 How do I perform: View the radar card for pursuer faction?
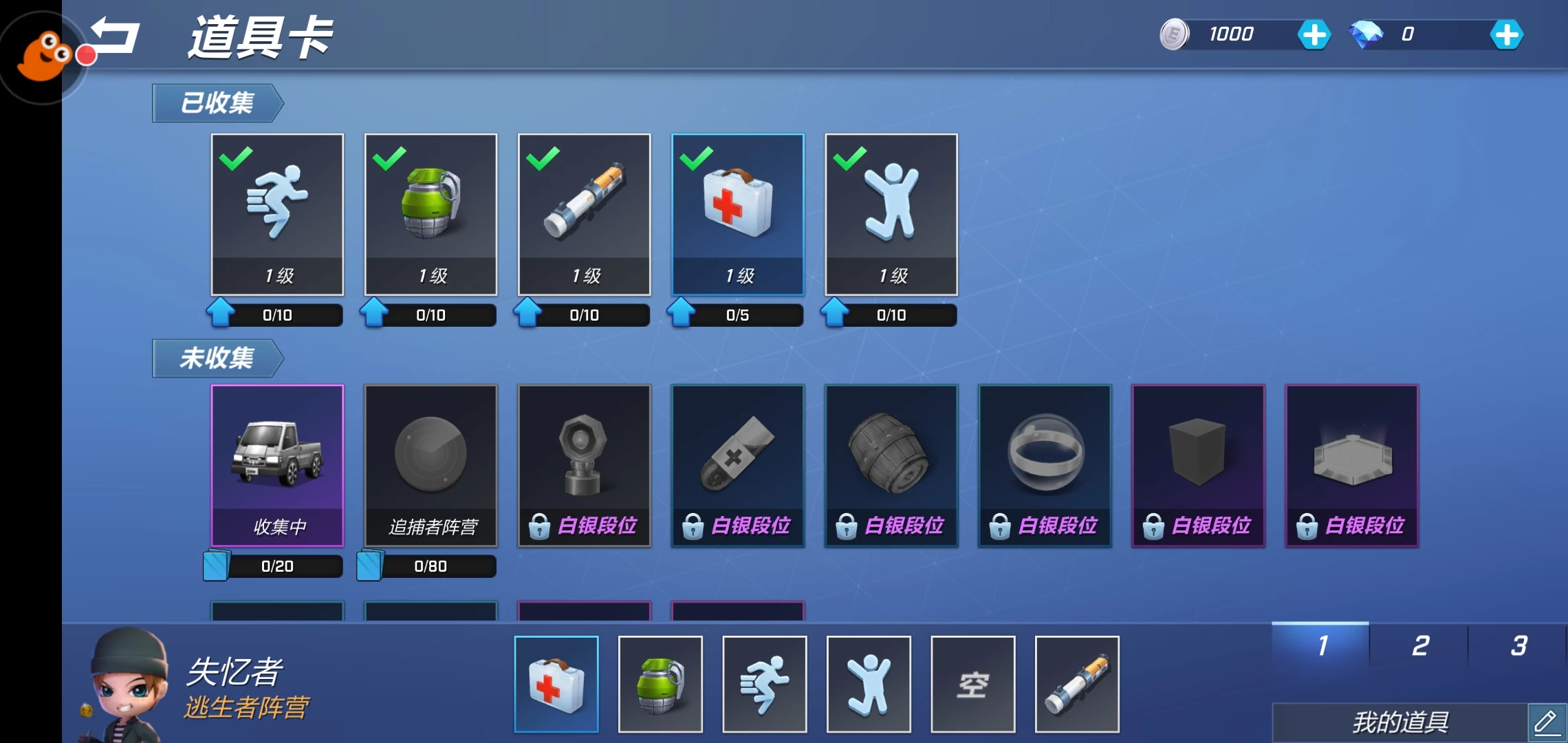point(431,464)
